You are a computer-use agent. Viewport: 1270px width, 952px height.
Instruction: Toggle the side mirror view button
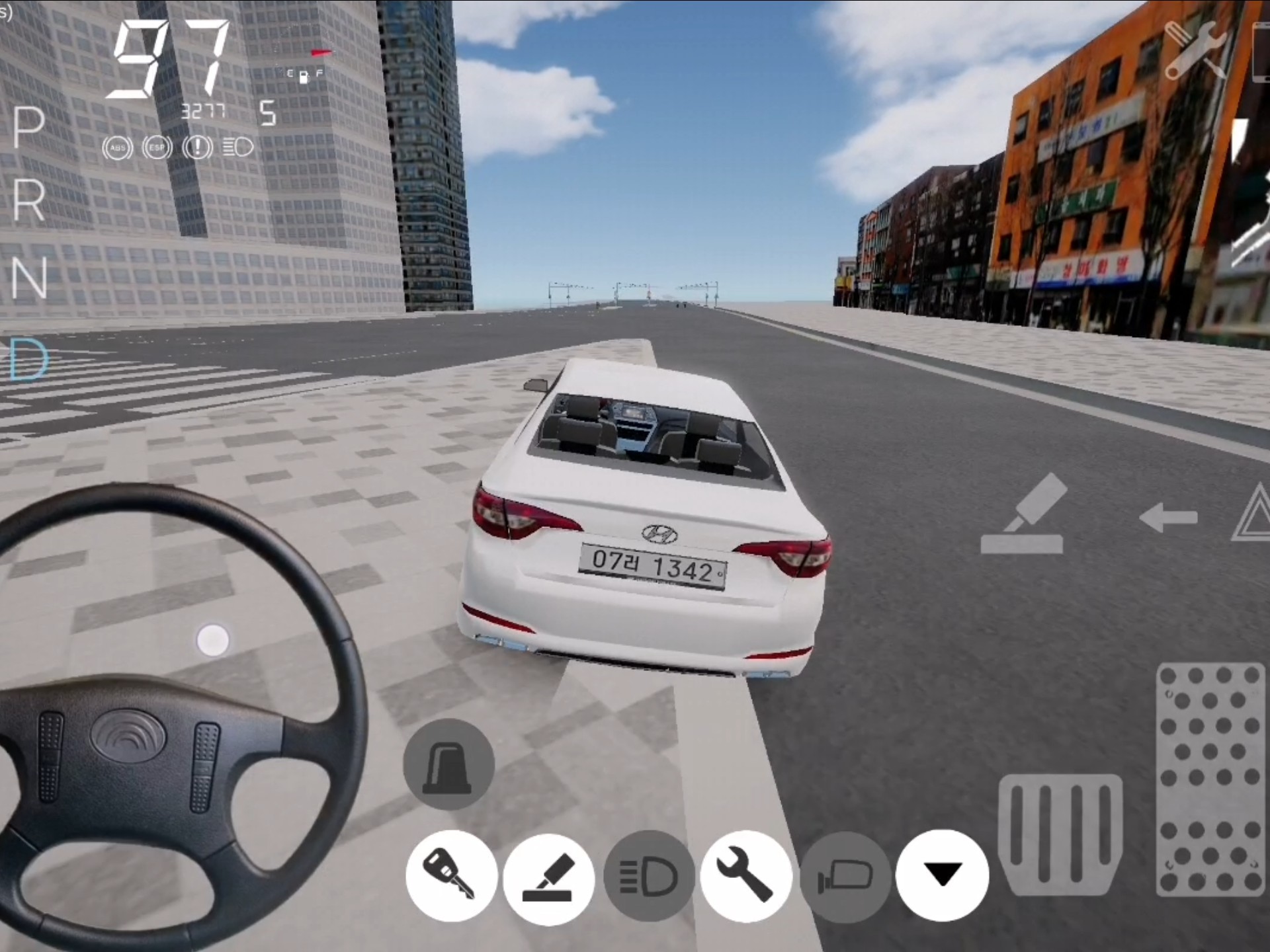pyautogui.click(x=845, y=877)
